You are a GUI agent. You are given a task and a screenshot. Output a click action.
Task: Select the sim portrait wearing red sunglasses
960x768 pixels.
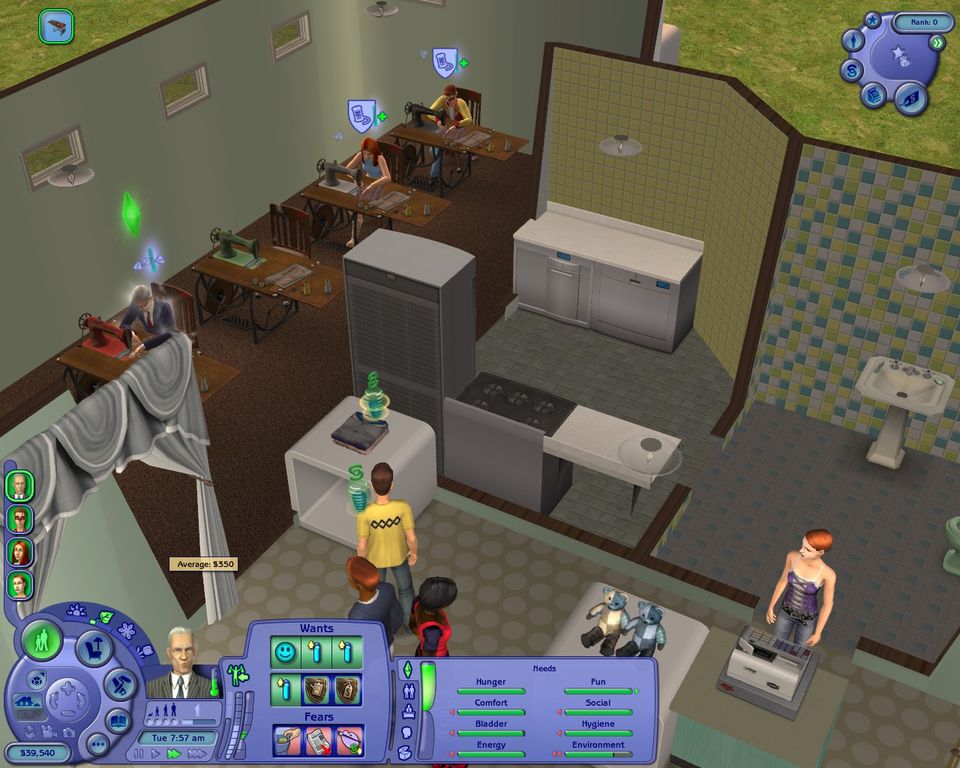19,520
